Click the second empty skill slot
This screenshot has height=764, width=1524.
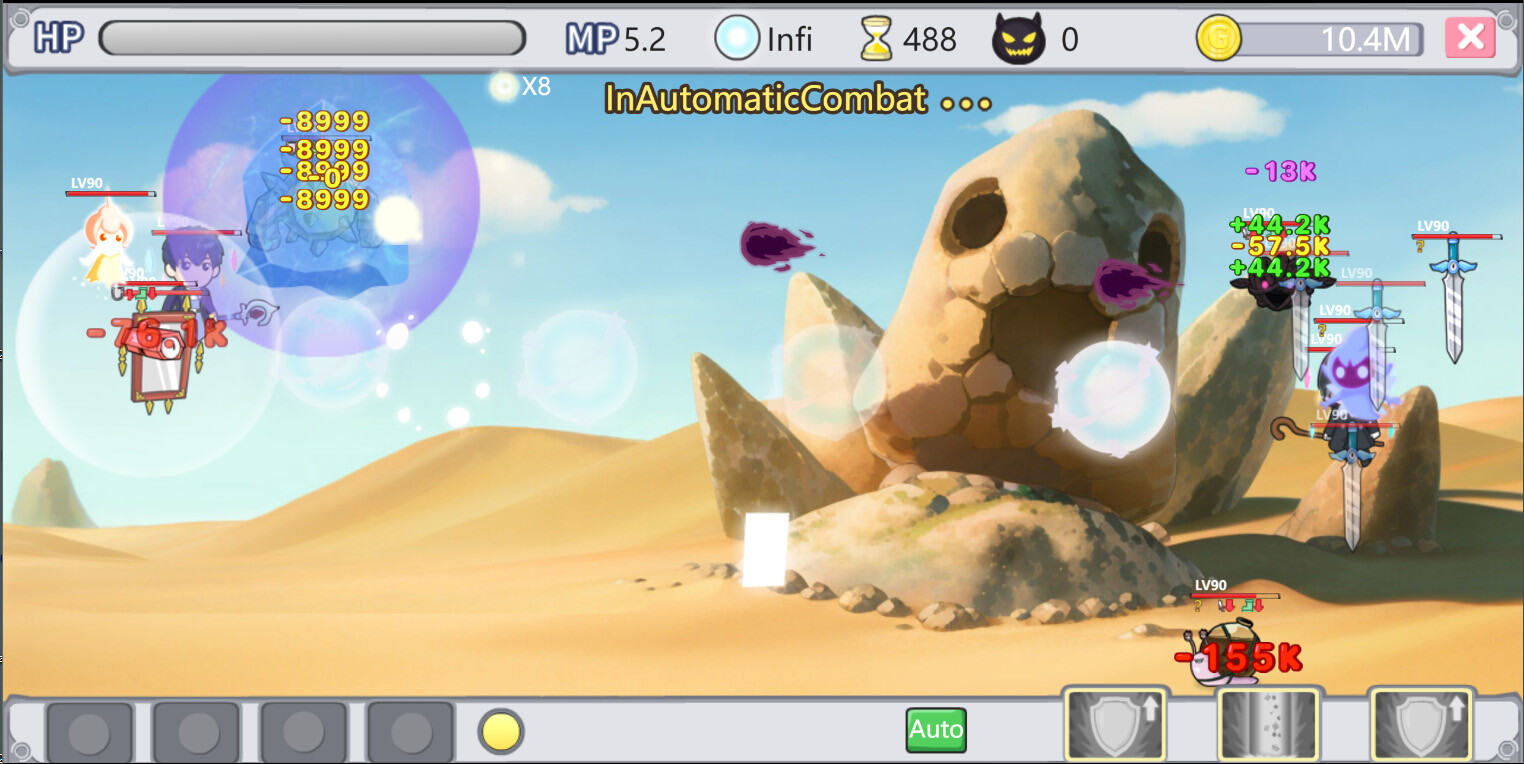point(197,731)
